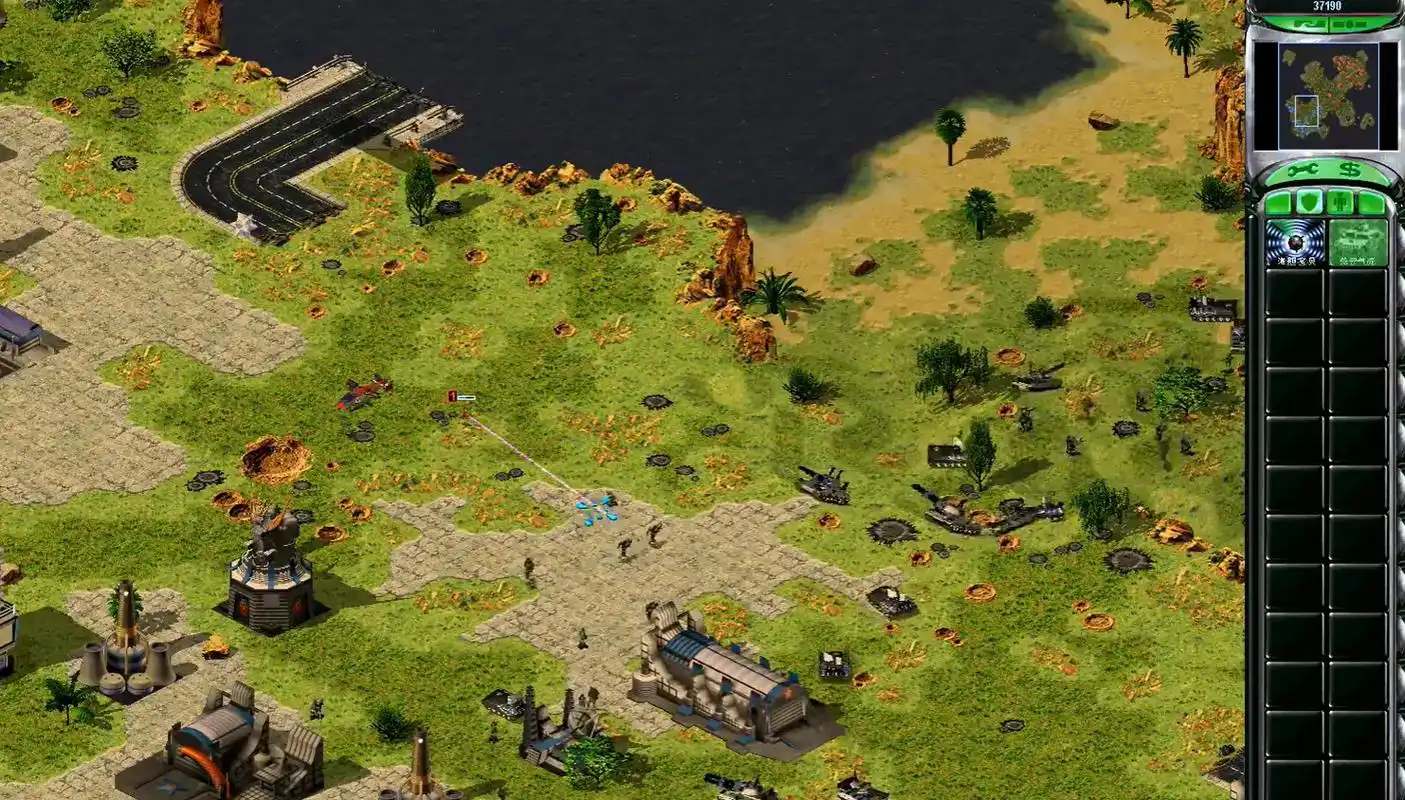This screenshot has height=800, width=1405.
Task: Select the green tank cameo icon
Action: 1357,243
